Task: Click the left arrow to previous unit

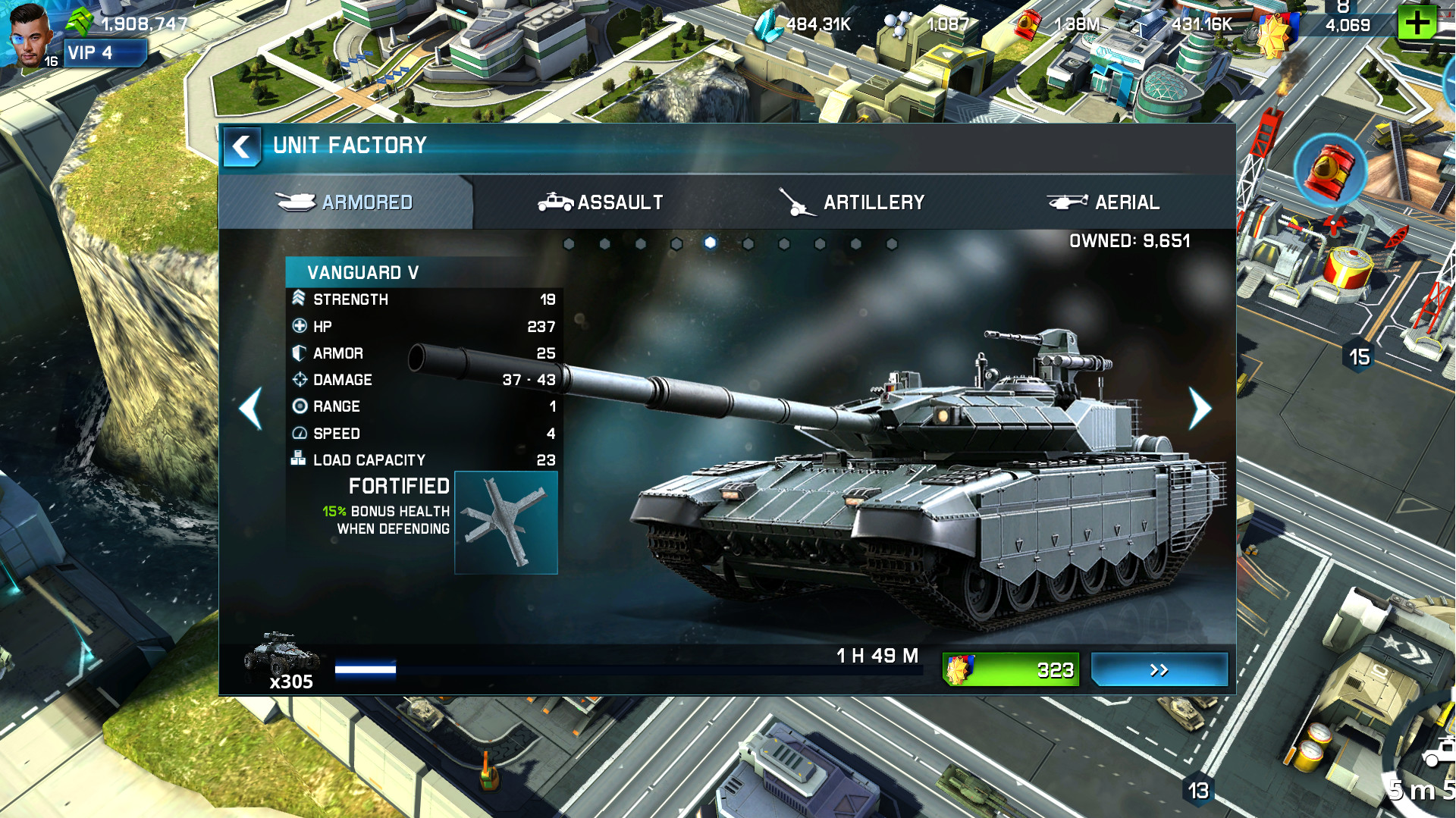Action: 250,409
